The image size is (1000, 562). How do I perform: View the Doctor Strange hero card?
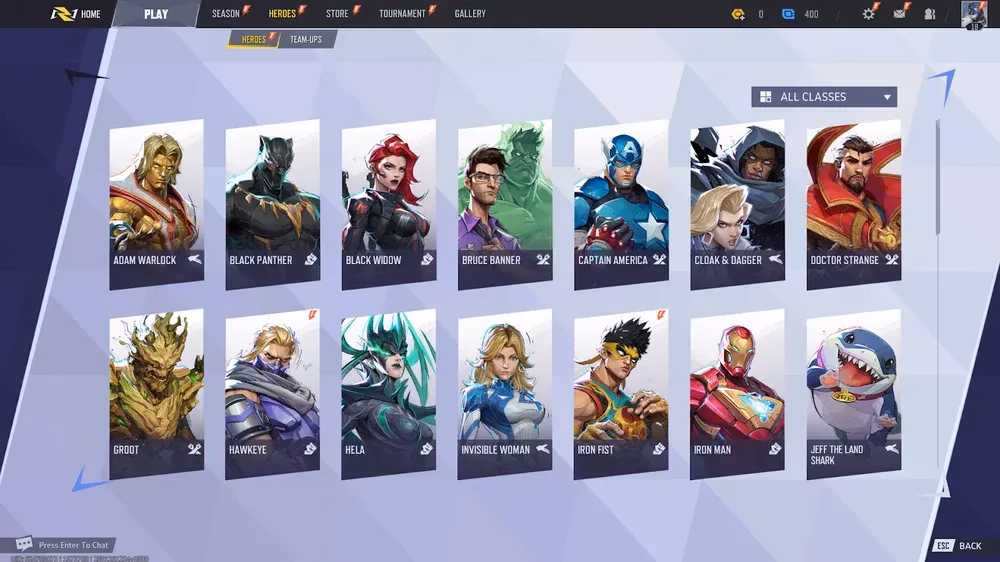pos(853,203)
